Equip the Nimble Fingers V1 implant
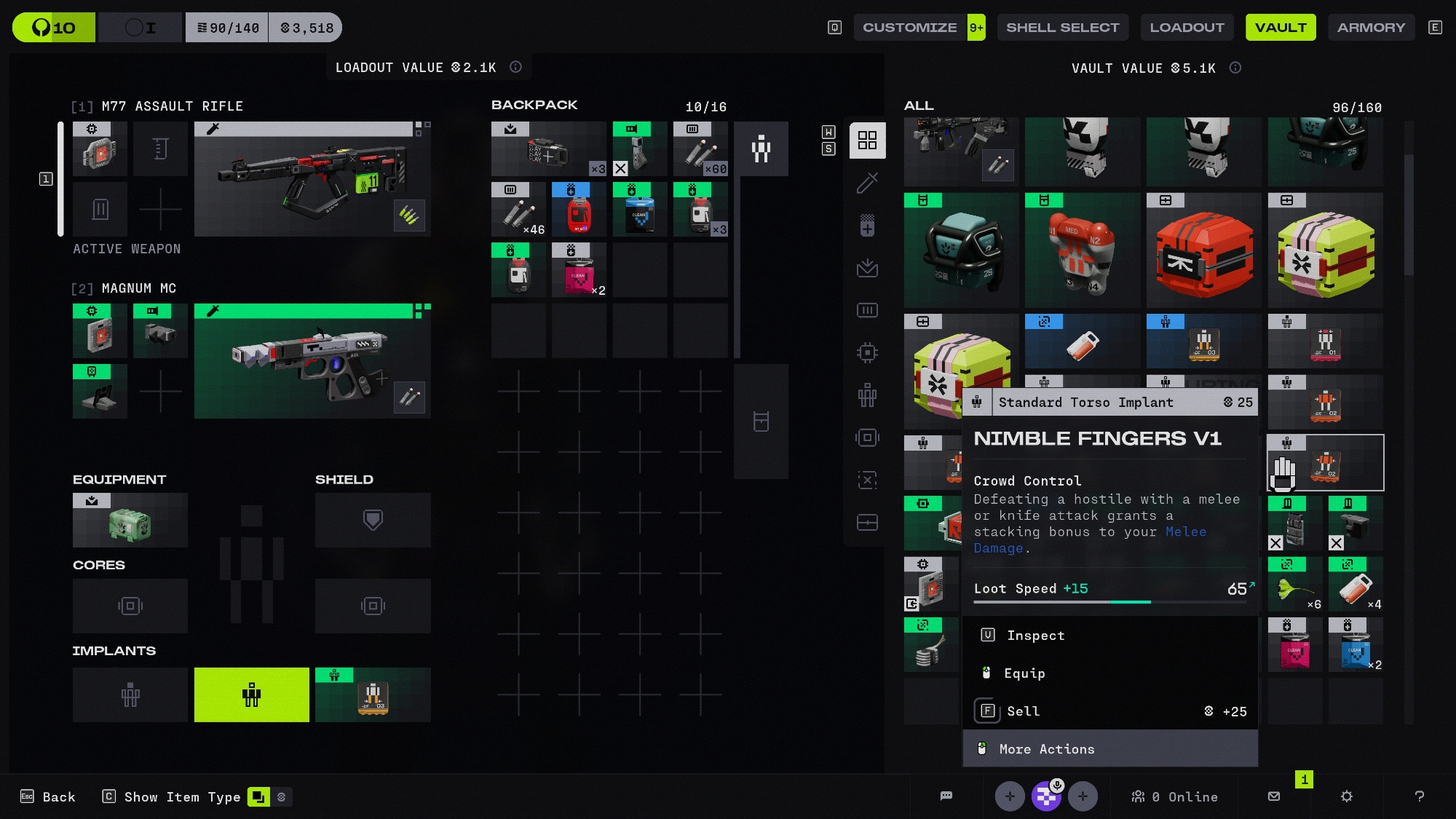This screenshot has width=1456, height=819. click(1024, 673)
